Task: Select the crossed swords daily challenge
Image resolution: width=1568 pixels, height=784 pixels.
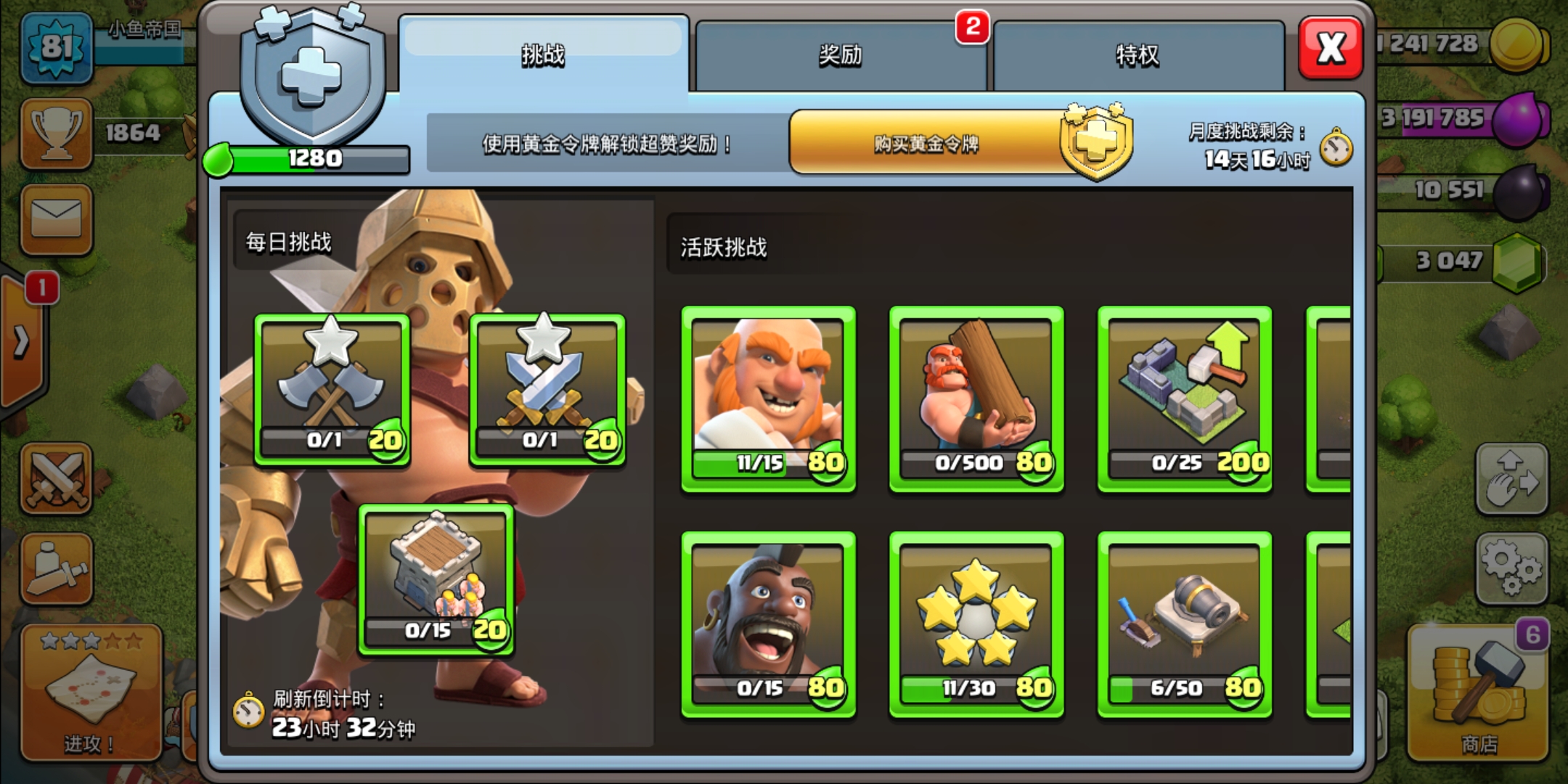Action: click(547, 390)
